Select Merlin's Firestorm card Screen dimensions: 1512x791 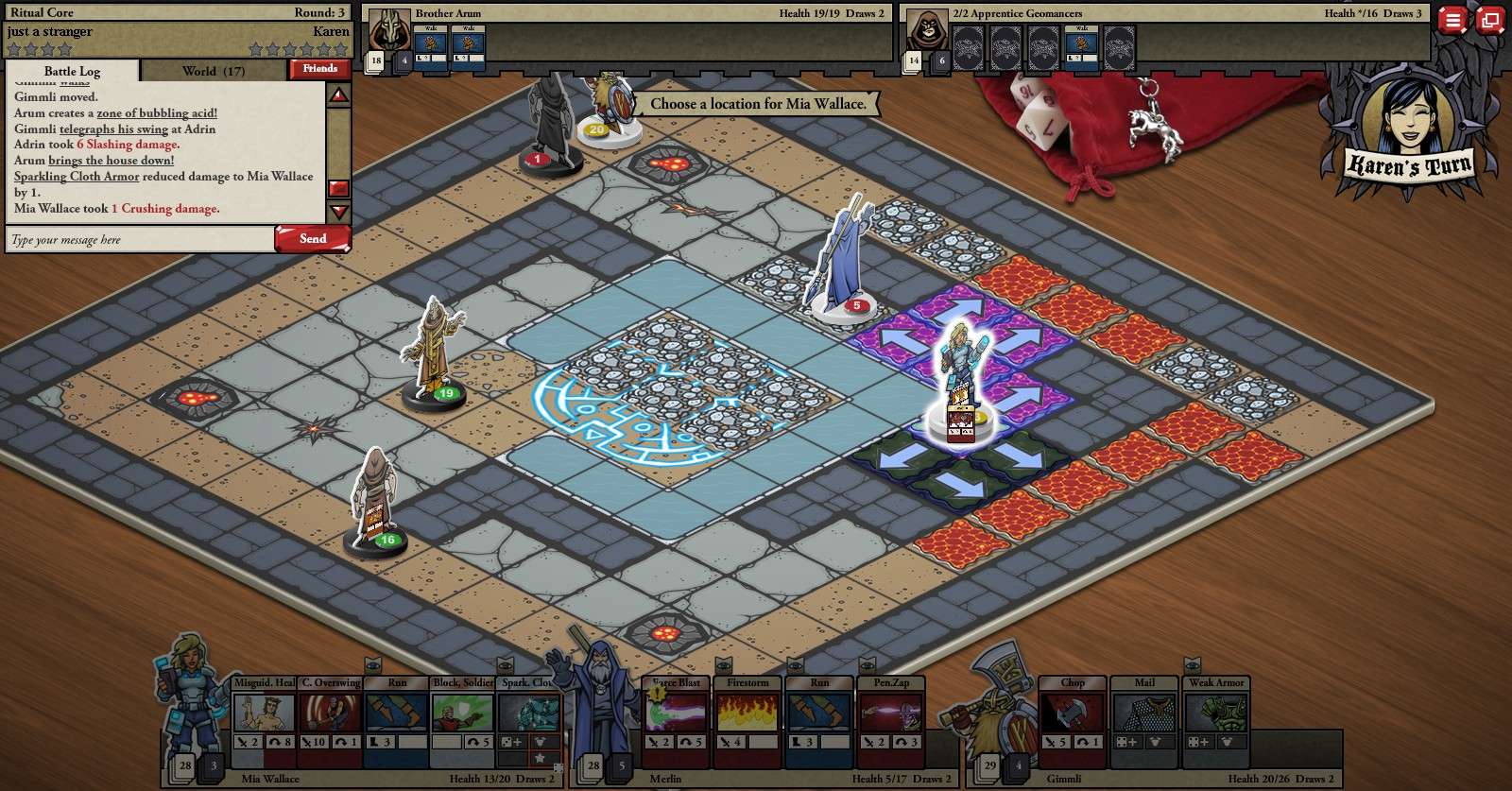click(748, 715)
